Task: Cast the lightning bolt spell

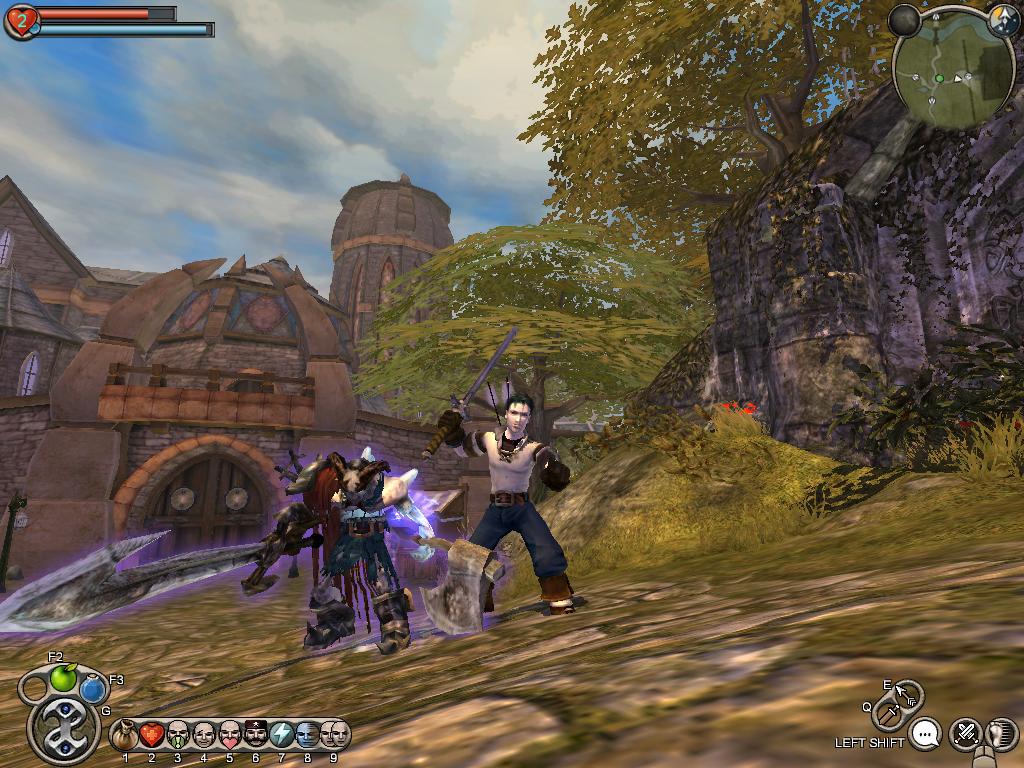Action: (x=281, y=736)
